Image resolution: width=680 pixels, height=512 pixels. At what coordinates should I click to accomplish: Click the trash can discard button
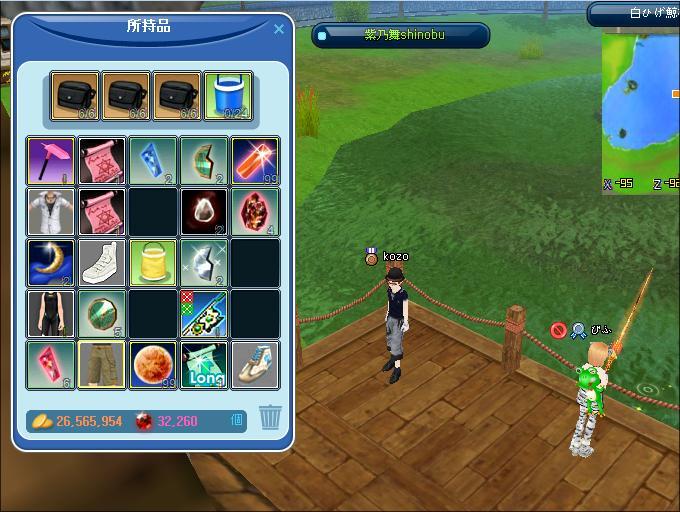tap(270, 417)
